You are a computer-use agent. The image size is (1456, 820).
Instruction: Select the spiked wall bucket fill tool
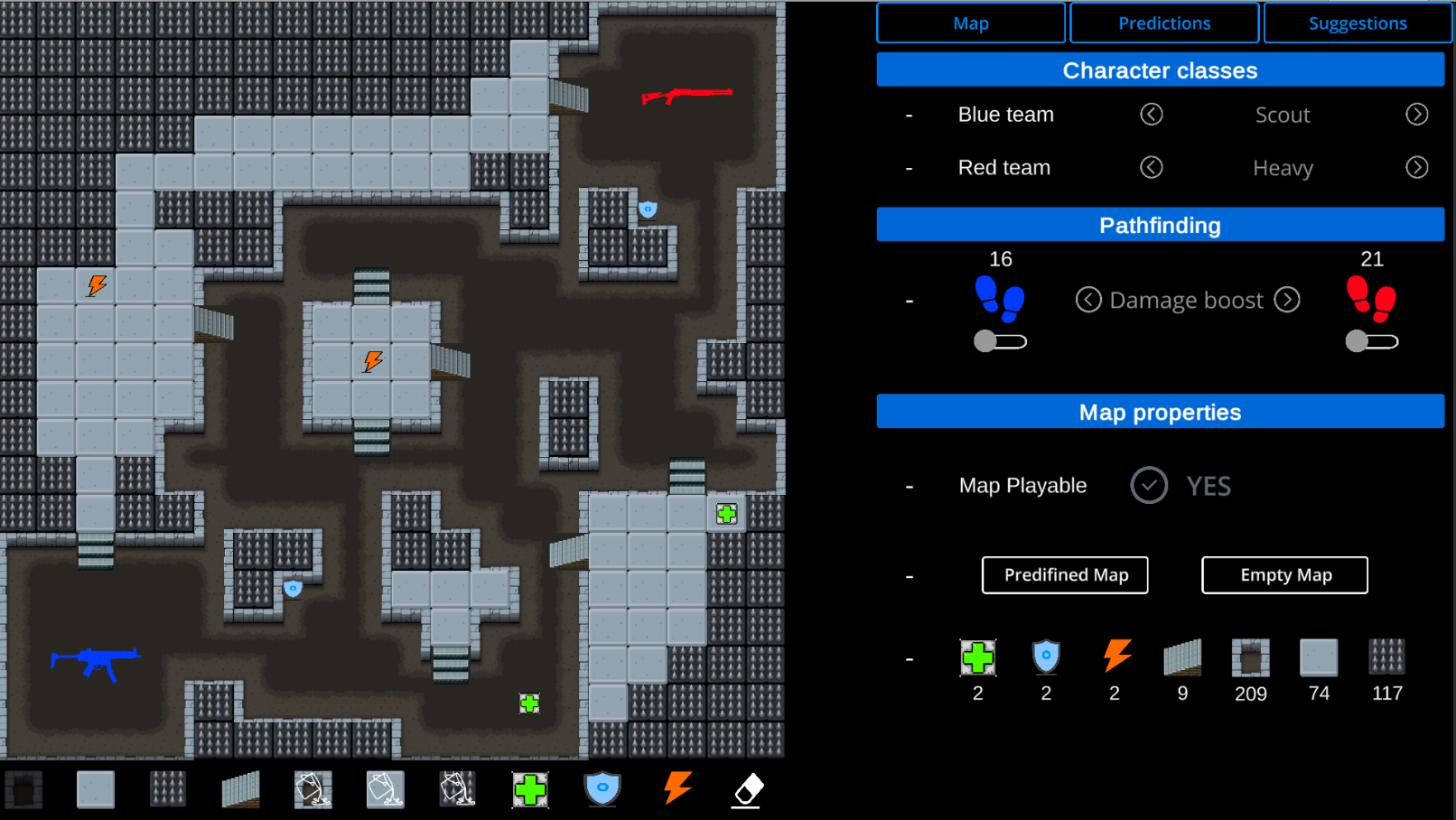click(458, 789)
